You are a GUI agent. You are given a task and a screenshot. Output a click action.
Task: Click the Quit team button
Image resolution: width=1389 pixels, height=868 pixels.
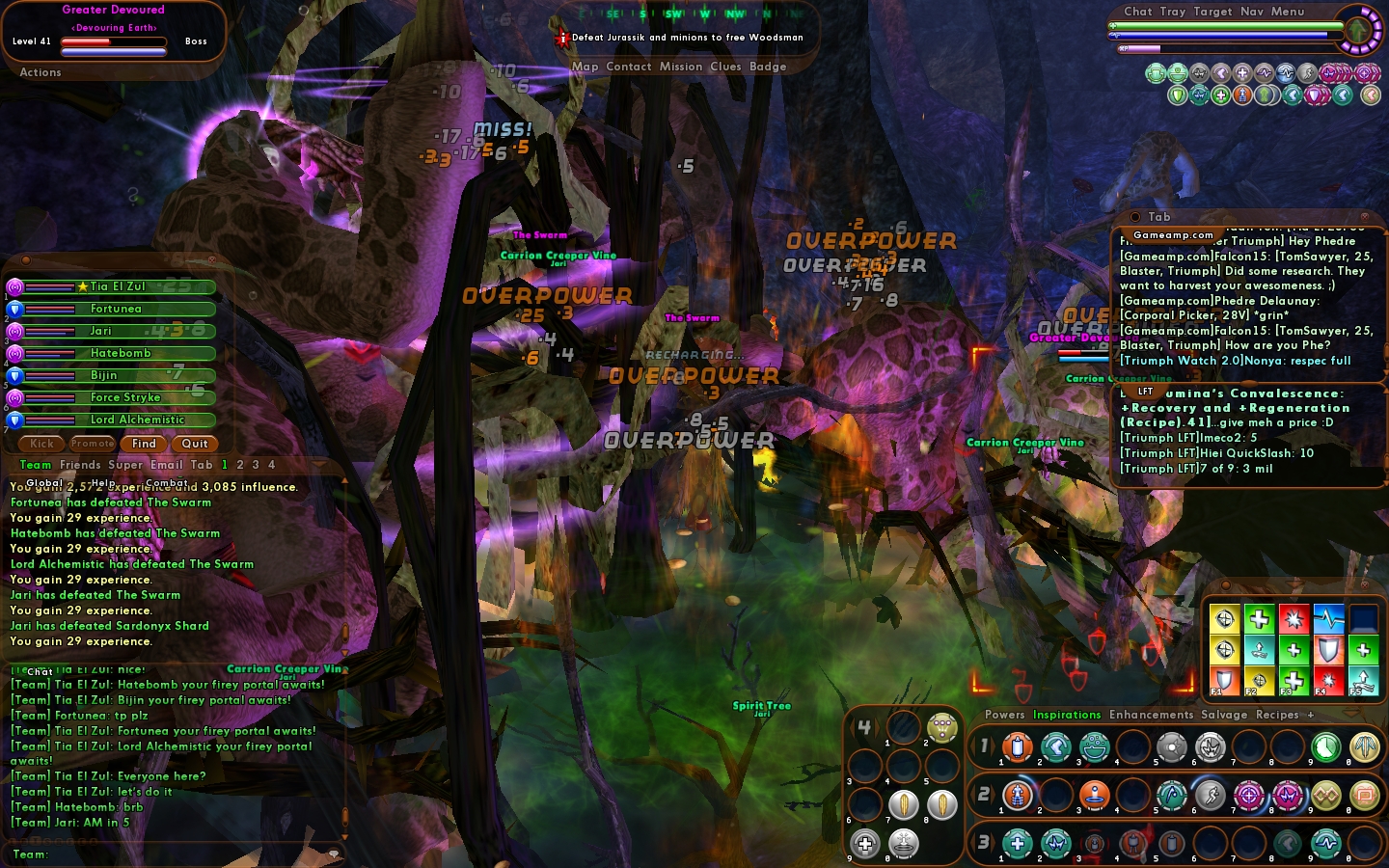[x=195, y=444]
